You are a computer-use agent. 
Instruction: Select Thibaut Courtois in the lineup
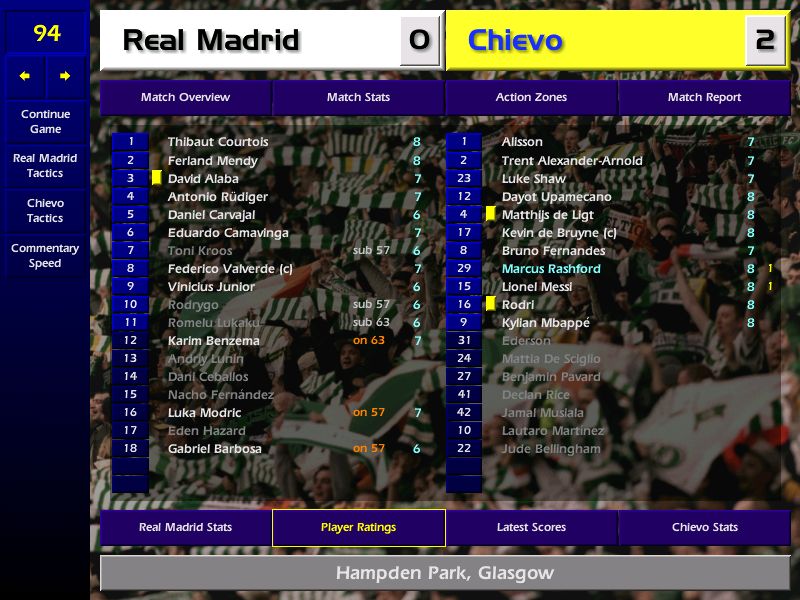[x=217, y=142]
